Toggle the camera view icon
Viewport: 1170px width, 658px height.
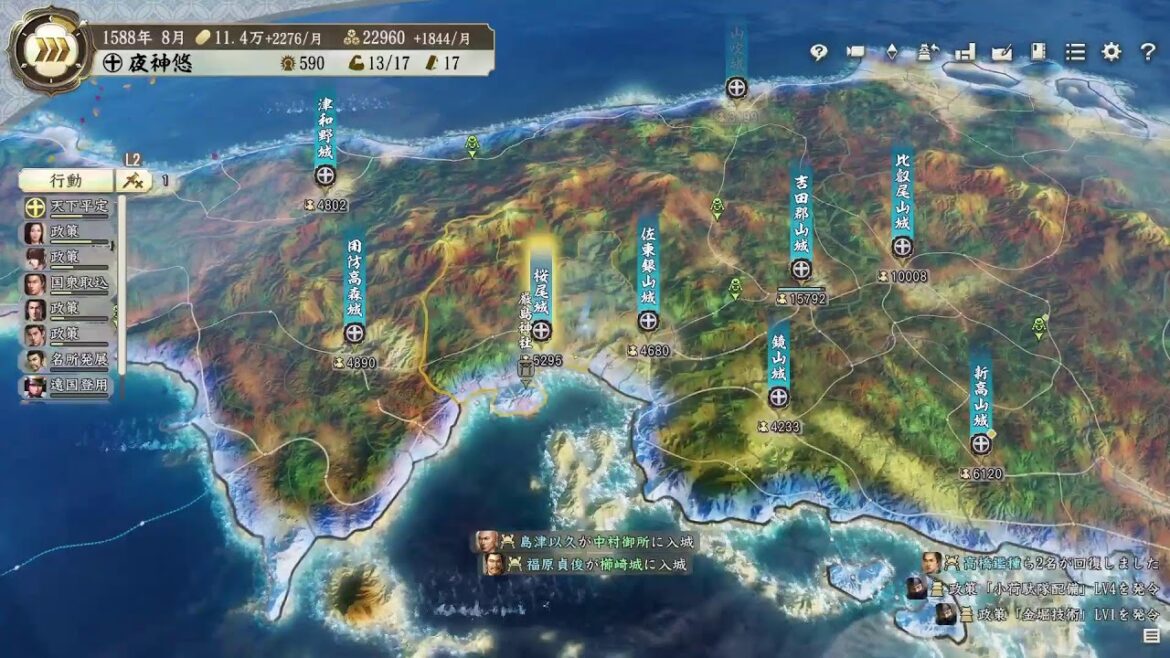(855, 53)
